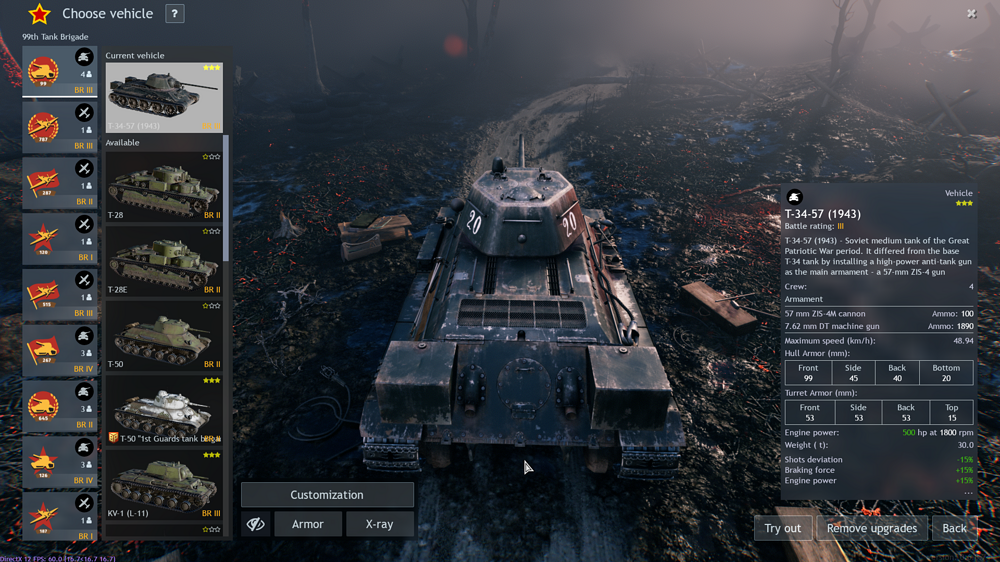The image size is (1000, 562).
Task: Go back to the previous screen
Action: pyautogui.click(x=954, y=528)
